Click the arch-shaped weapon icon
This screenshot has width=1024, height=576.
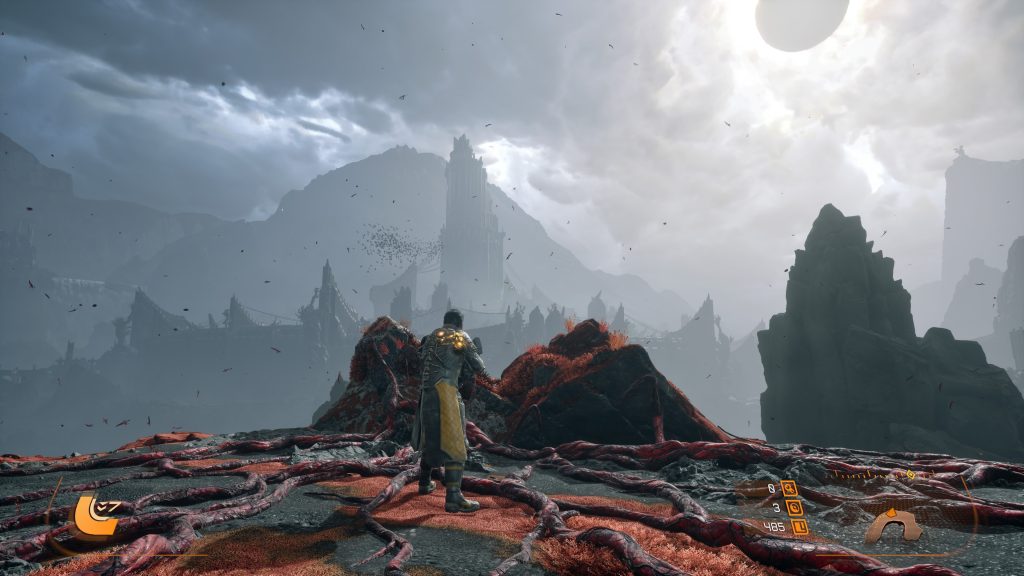click(x=893, y=525)
